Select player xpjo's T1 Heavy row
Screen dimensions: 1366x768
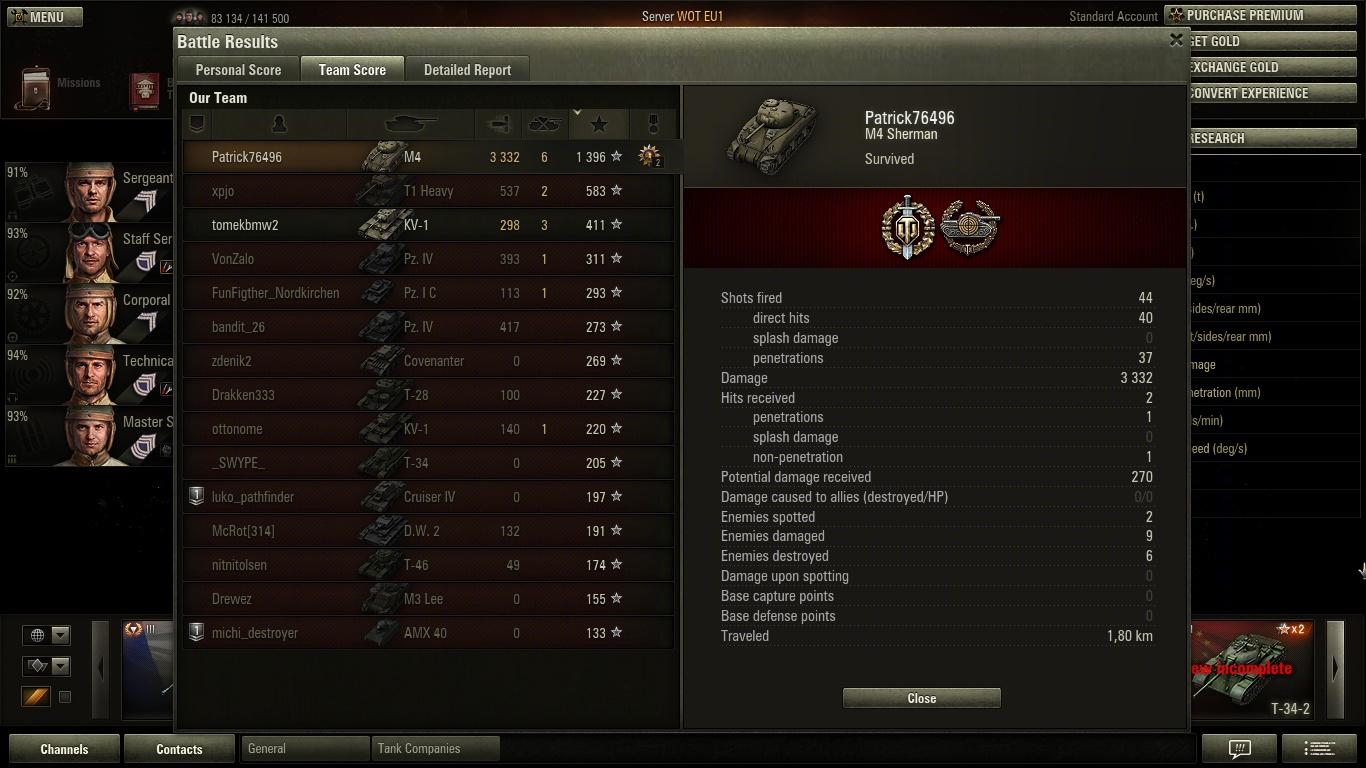click(428, 191)
